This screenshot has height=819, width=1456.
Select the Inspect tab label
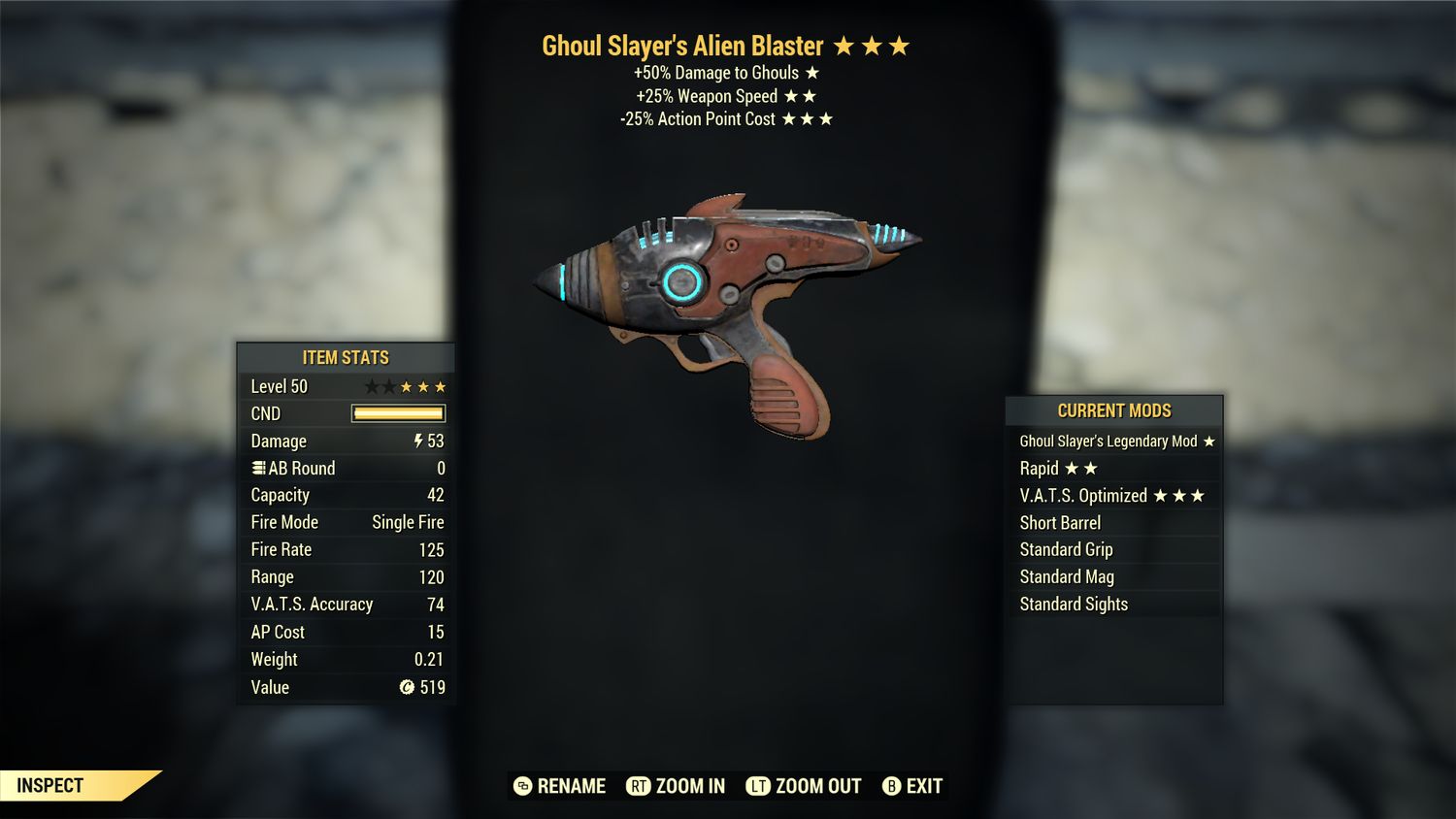[49, 785]
